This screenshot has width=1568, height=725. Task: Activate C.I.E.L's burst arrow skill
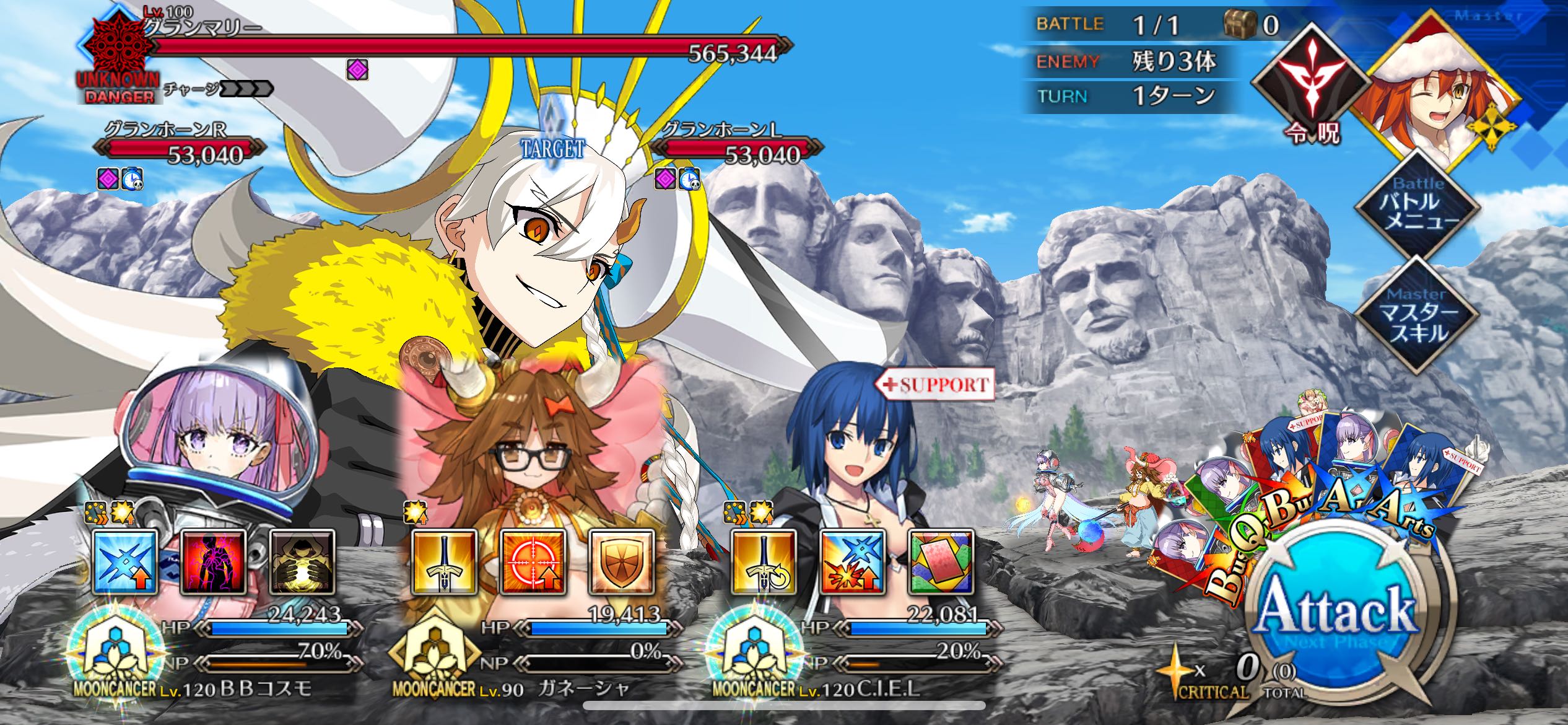click(x=853, y=562)
